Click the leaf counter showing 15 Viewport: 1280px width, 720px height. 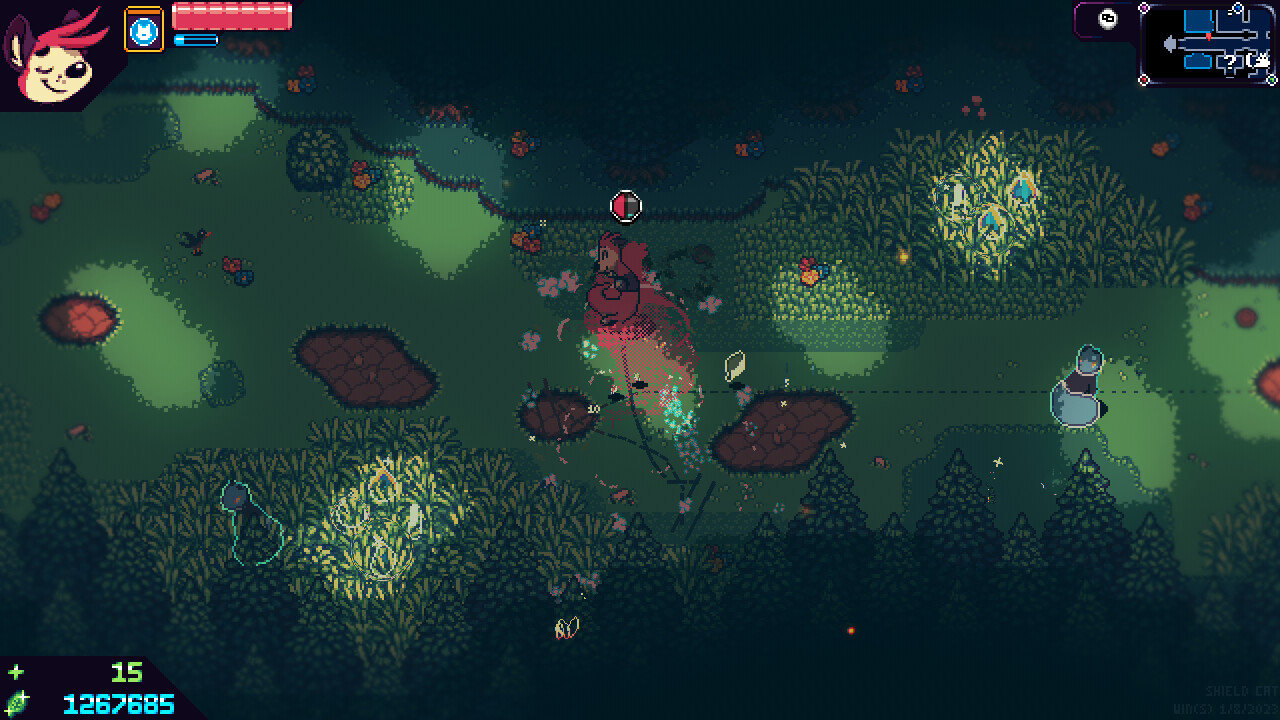tap(126, 673)
